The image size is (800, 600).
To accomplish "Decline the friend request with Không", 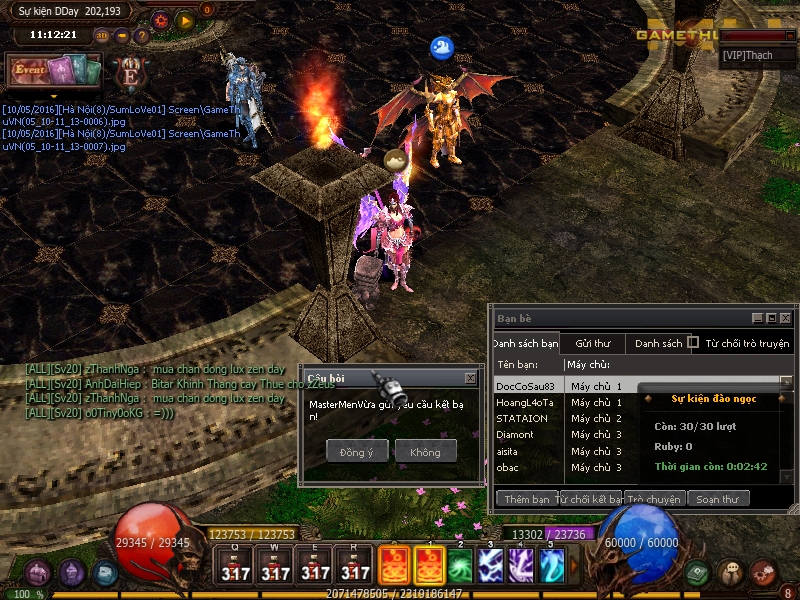I will click(x=425, y=452).
